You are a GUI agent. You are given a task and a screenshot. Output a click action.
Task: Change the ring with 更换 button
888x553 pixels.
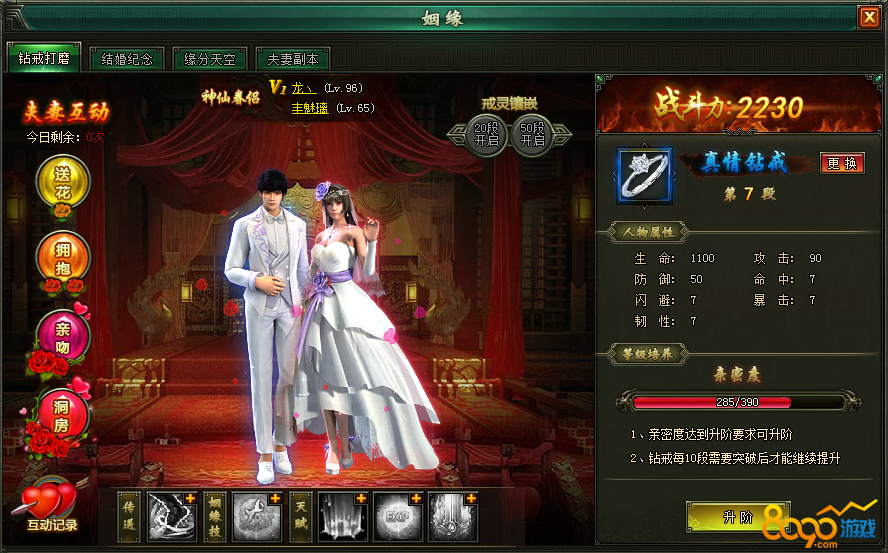pyautogui.click(x=842, y=163)
